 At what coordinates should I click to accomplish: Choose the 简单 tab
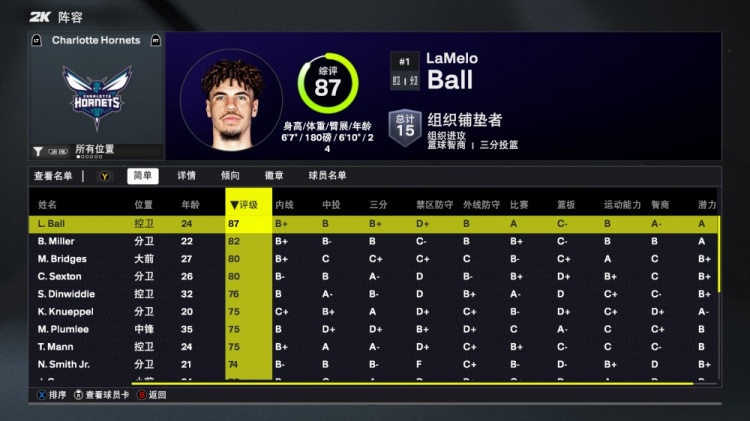143,176
